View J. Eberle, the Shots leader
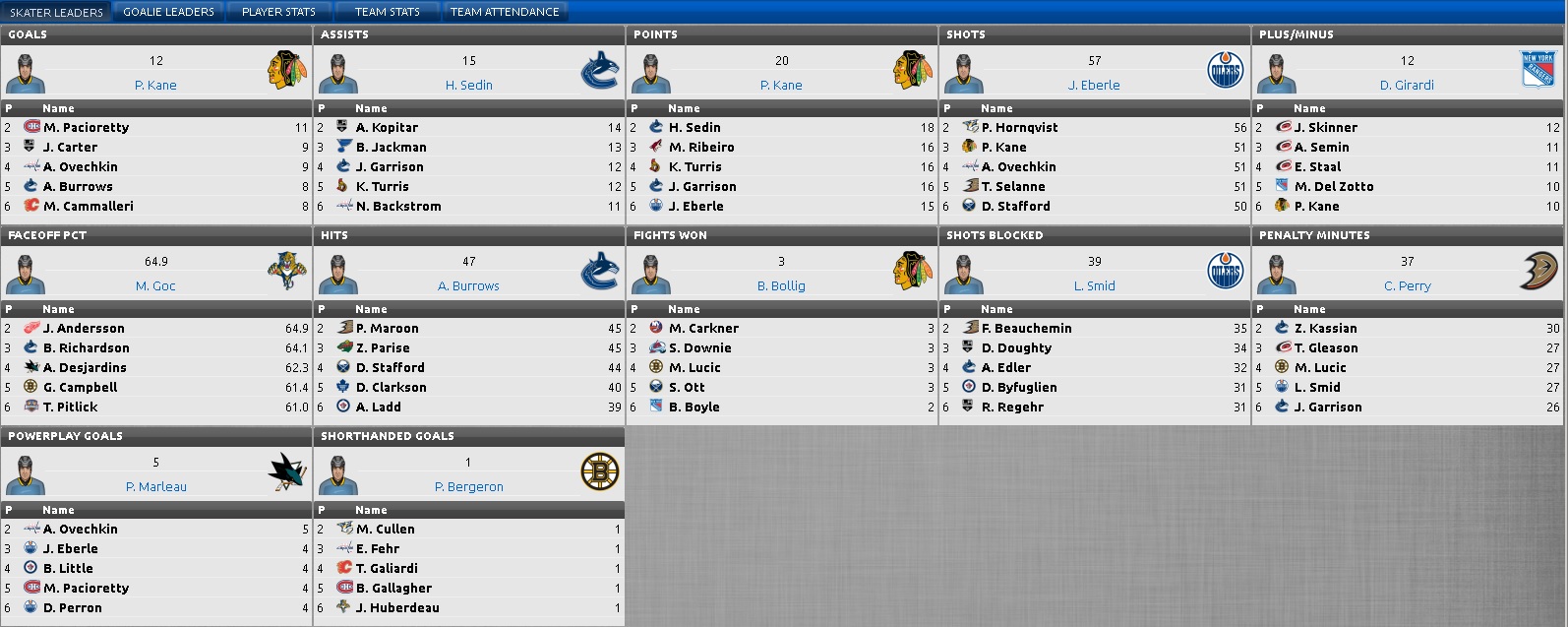 [1094, 86]
